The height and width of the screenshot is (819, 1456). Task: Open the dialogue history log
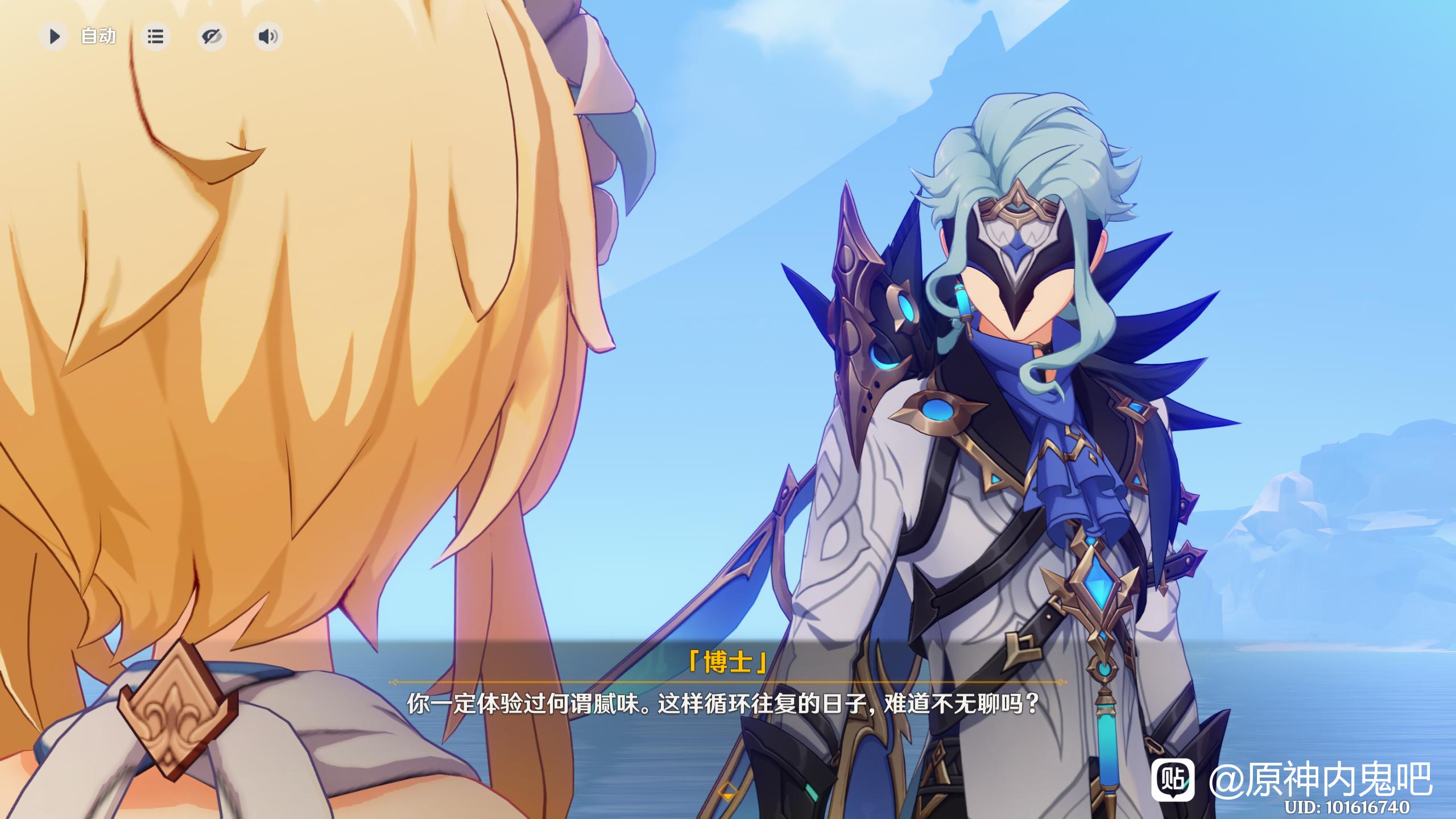155,37
